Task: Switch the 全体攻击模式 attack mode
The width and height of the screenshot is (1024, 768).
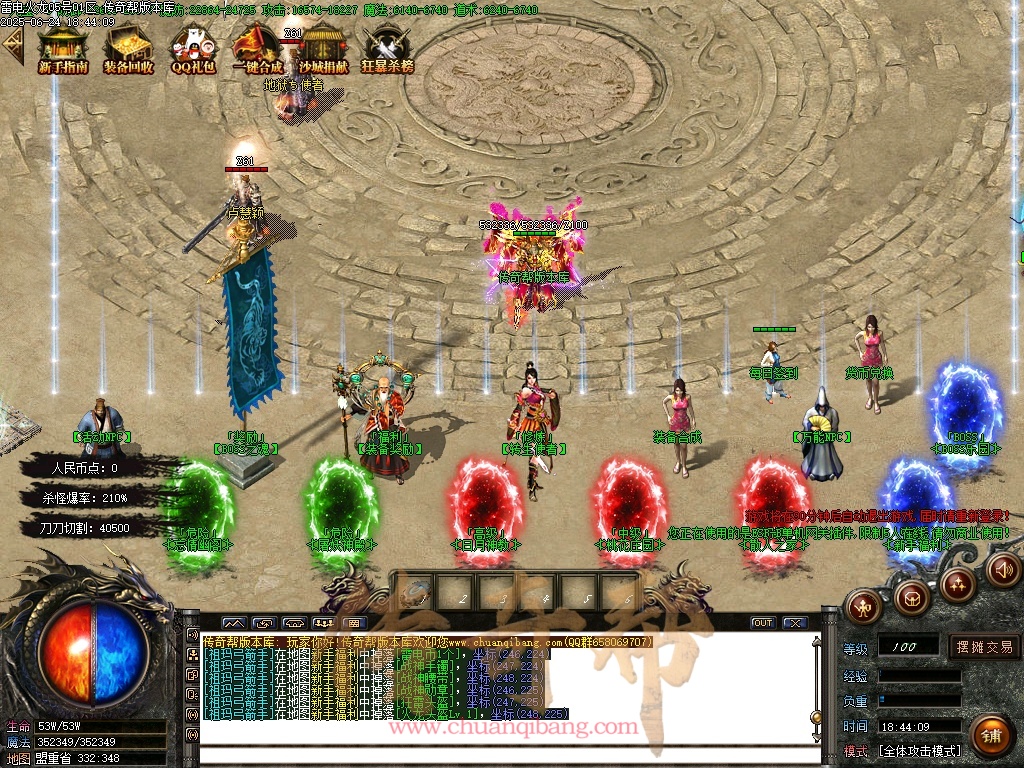Action: pos(918,750)
